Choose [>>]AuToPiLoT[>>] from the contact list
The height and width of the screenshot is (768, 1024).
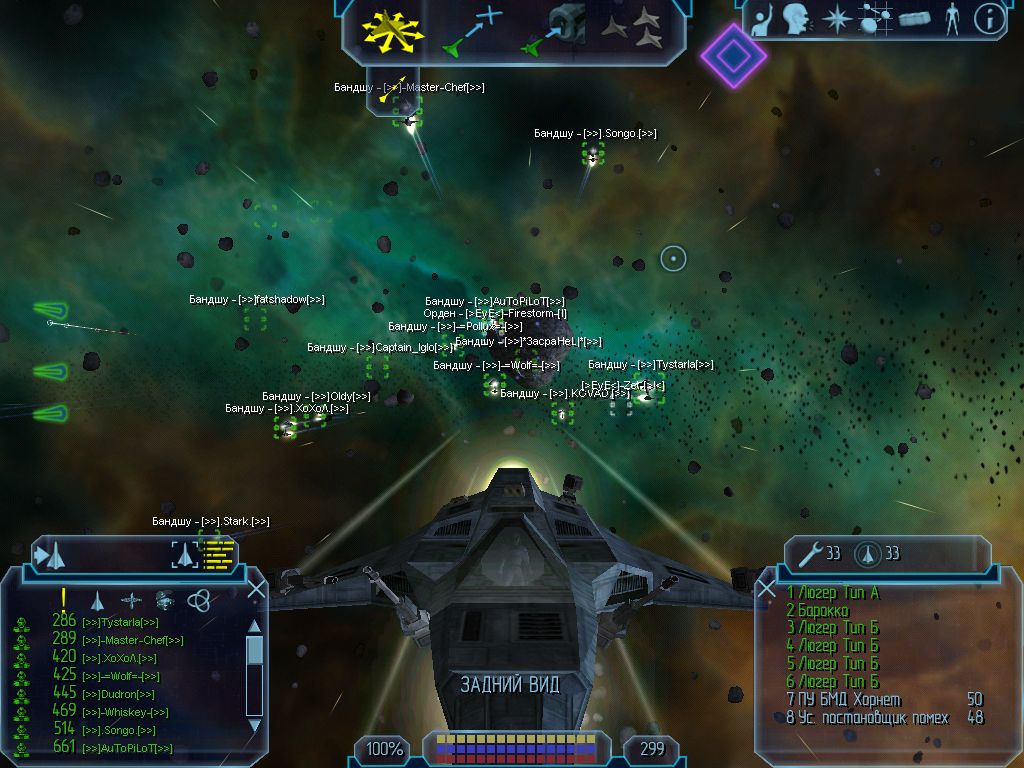pos(125,748)
